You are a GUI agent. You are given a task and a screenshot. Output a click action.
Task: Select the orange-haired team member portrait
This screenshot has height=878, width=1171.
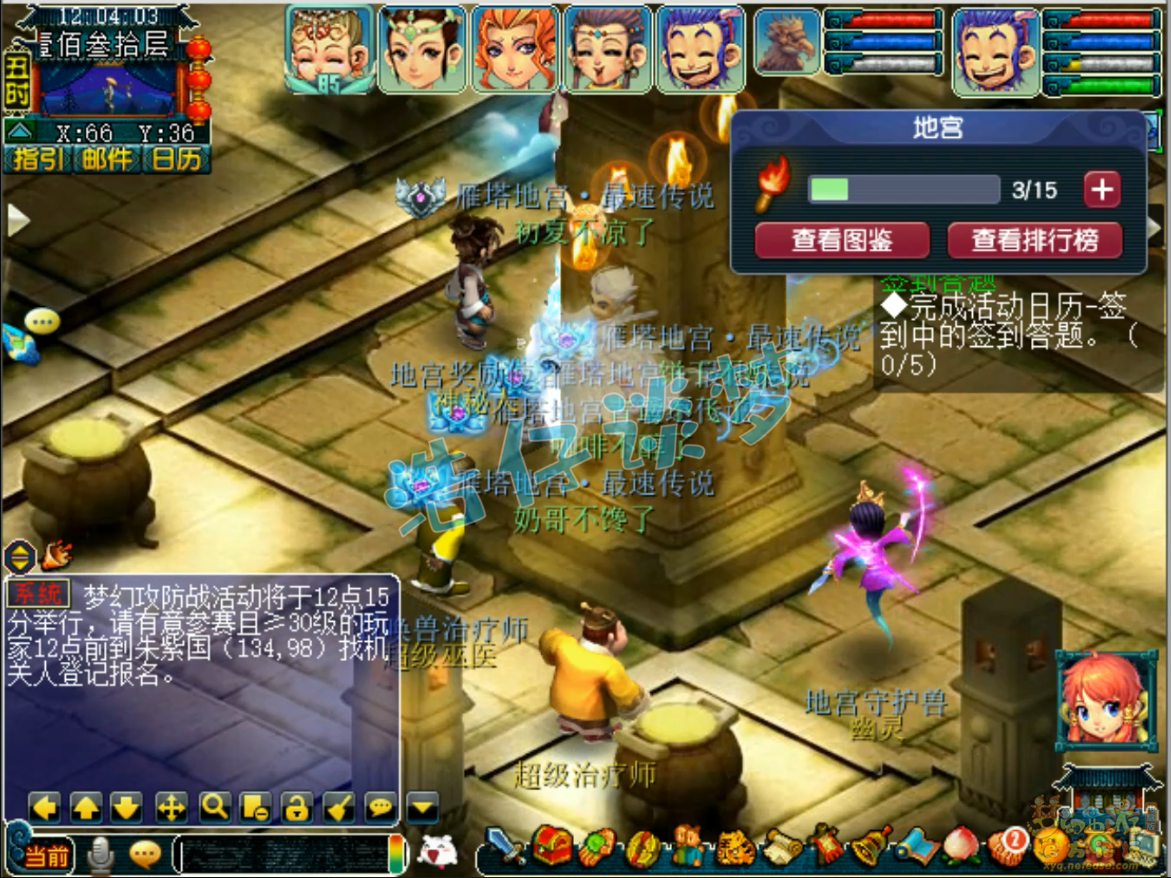tap(514, 48)
